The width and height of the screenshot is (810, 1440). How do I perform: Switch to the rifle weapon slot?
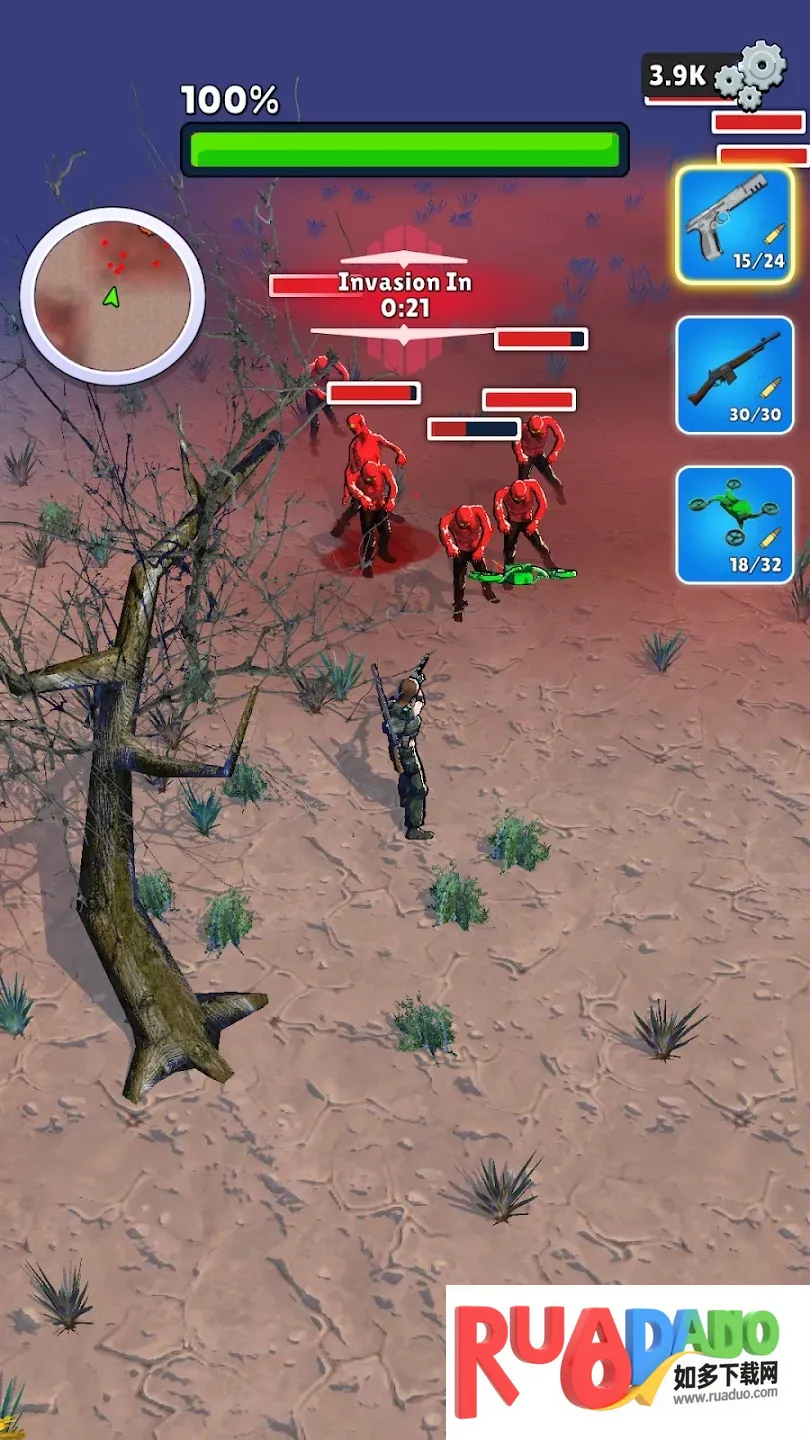click(x=734, y=375)
